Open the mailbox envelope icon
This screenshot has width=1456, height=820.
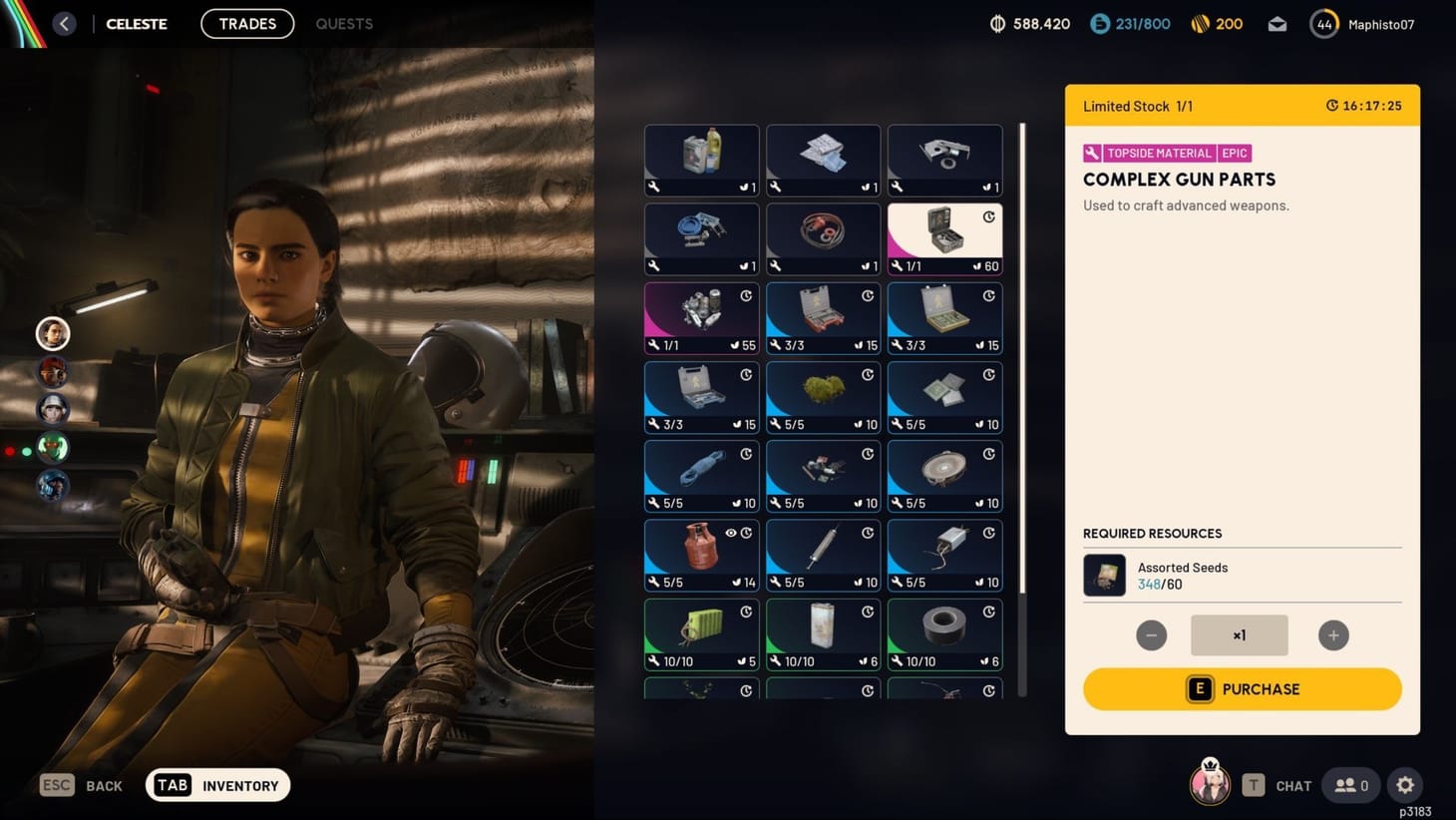pos(1277,23)
